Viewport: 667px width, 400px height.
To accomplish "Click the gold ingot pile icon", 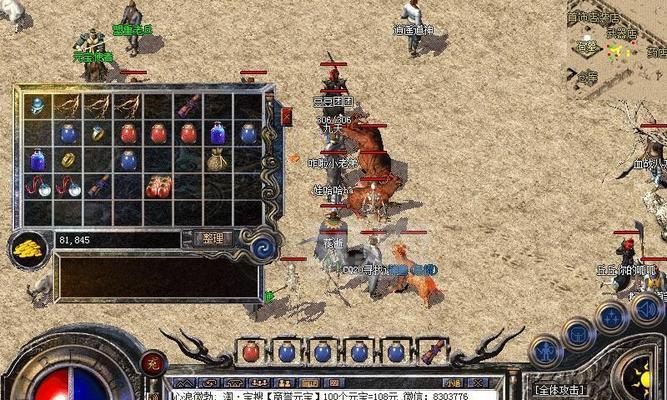I will tap(29, 249).
